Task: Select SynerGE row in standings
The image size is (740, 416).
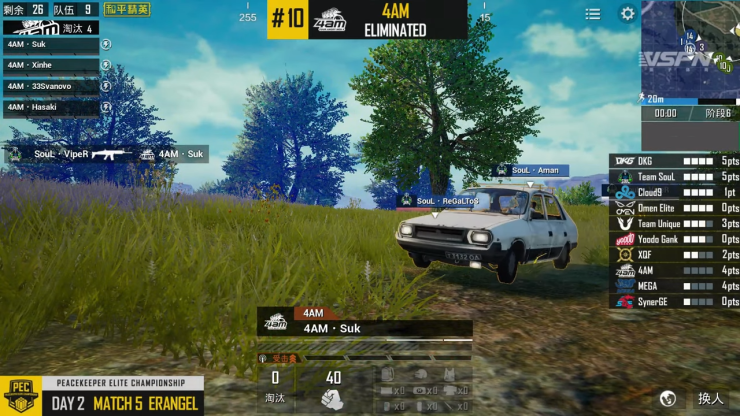Action: (x=675, y=302)
